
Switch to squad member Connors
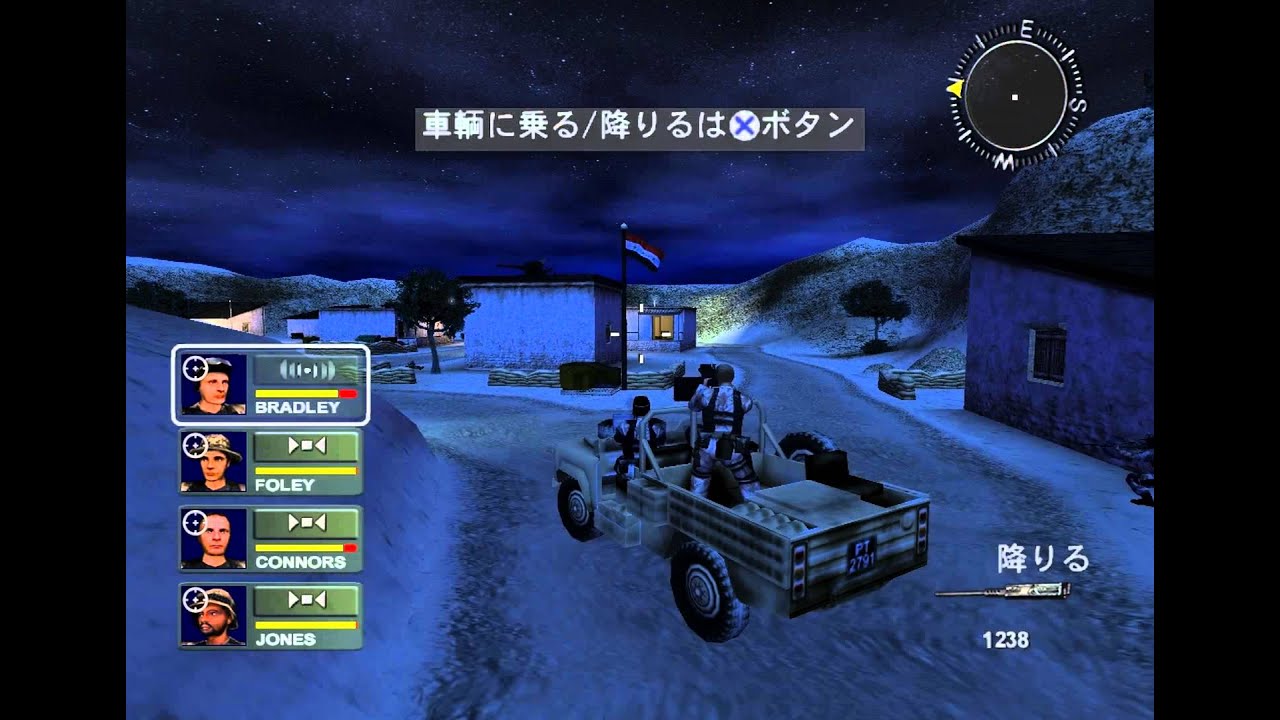[x=271, y=539]
